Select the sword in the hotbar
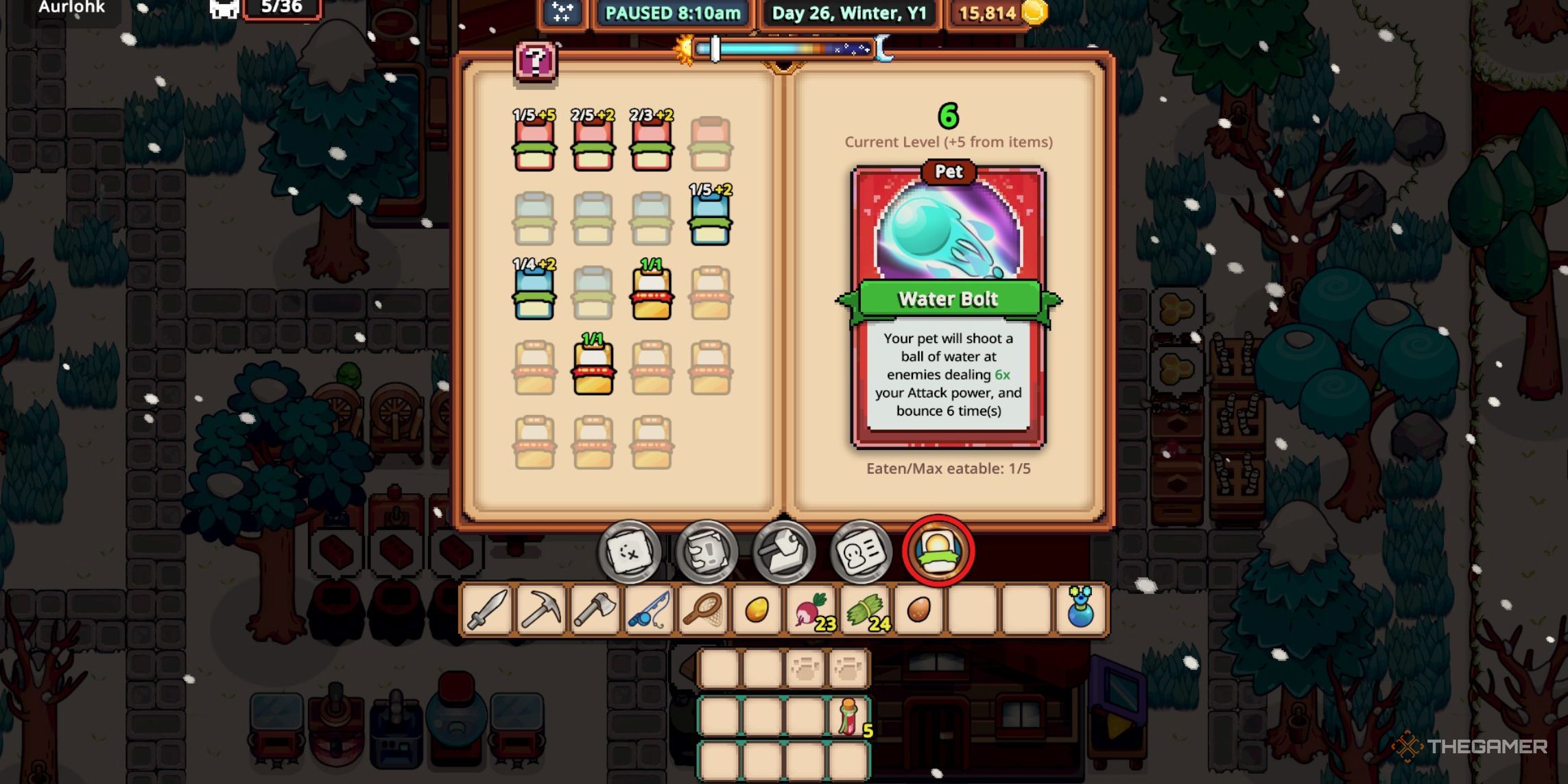Screen dimensions: 1568x784 (x=487, y=610)
